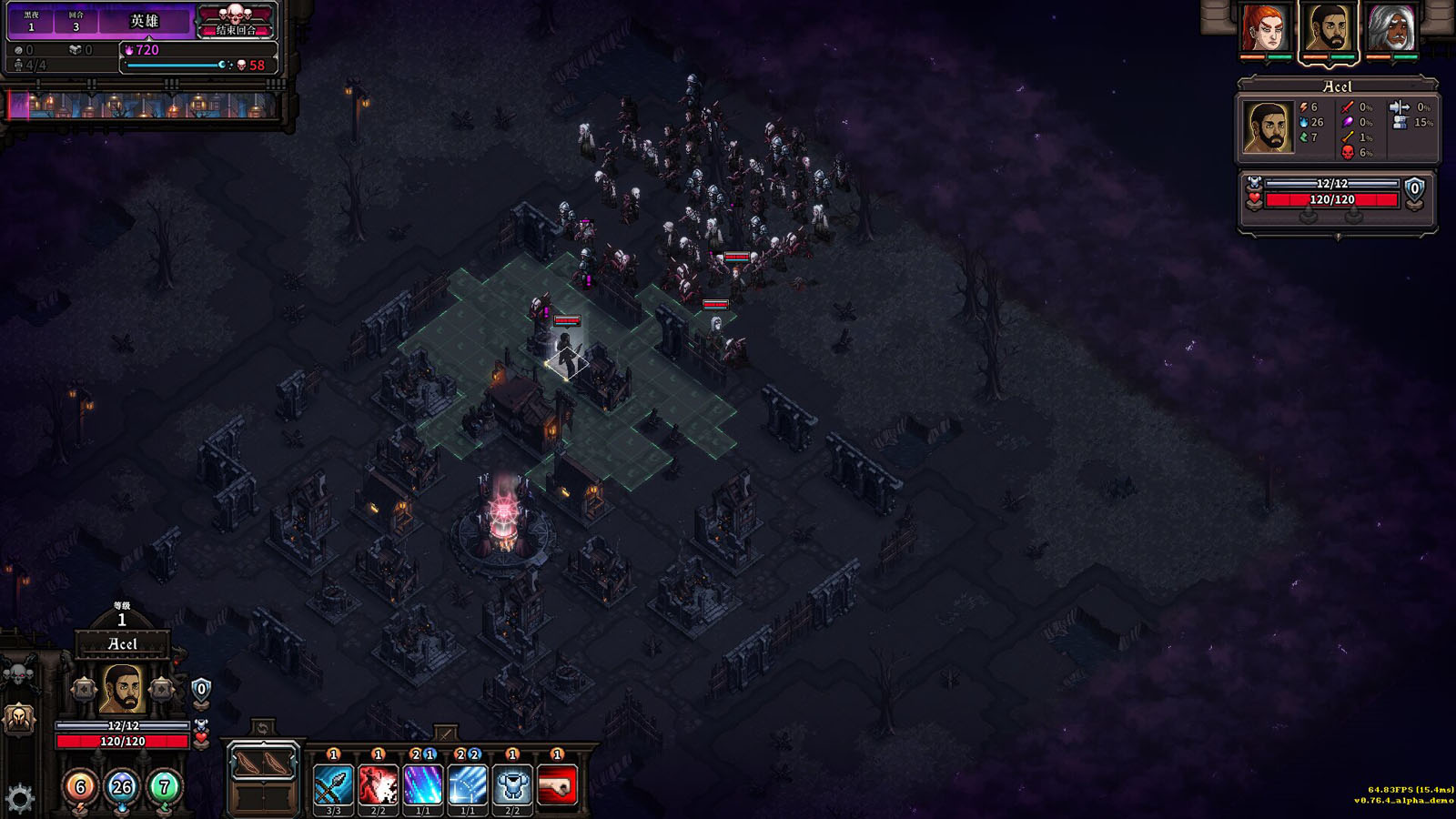The width and height of the screenshot is (1456, 819).
Task: Collapse Acel's stats panel bottom arrow
Action: coord(1338,237)
